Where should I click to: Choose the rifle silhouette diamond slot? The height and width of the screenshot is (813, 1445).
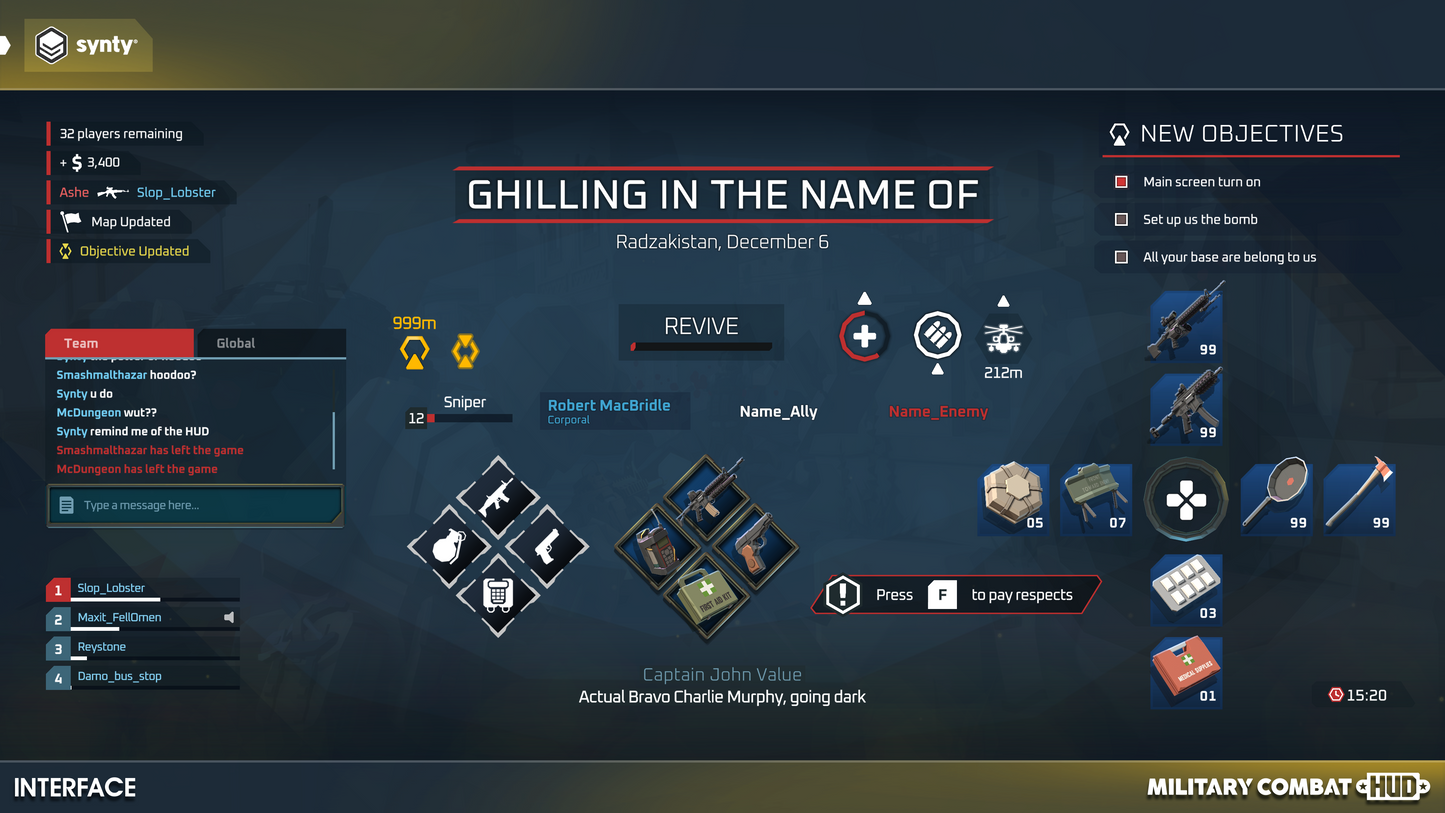click(x=497, y=497)
